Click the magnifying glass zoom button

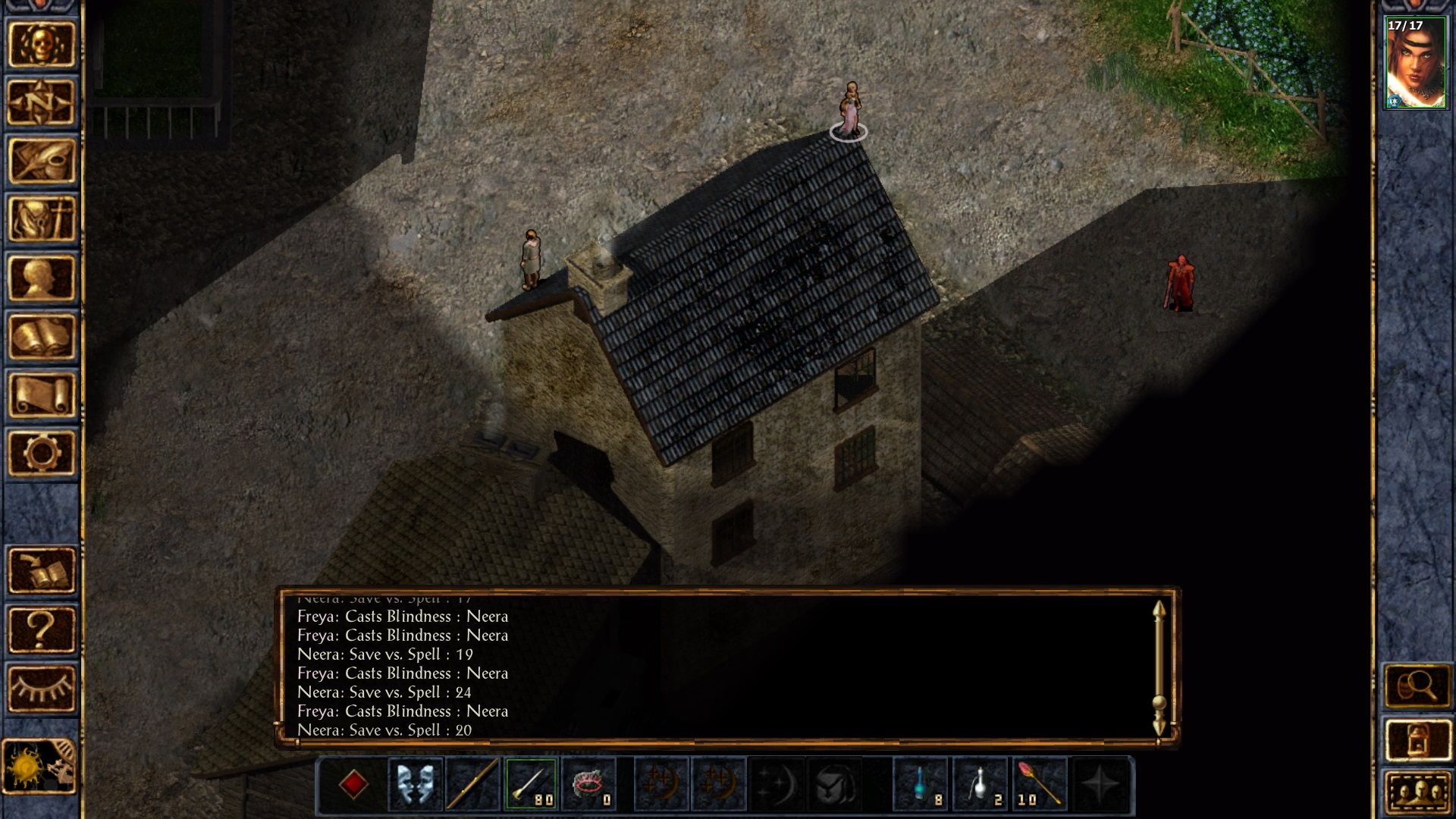coord(1417,687)
